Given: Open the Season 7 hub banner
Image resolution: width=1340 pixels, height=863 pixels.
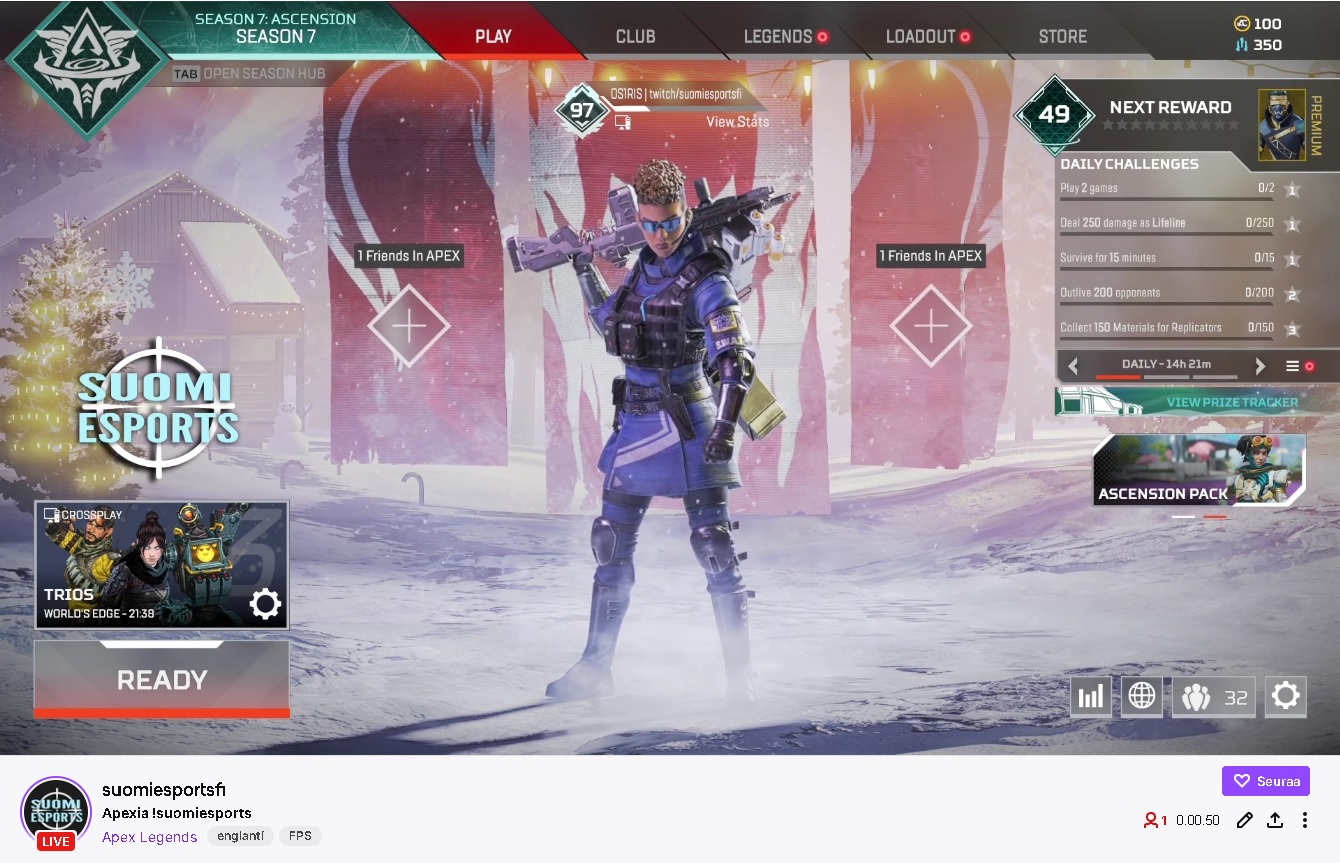Looking at the screenshot, I should coord(275,28).
